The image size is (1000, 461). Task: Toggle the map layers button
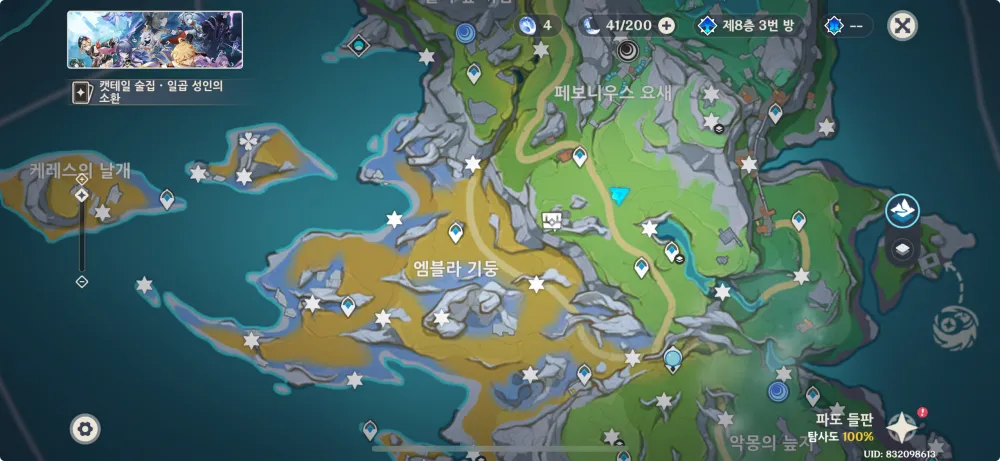click(x=902, y=250)
